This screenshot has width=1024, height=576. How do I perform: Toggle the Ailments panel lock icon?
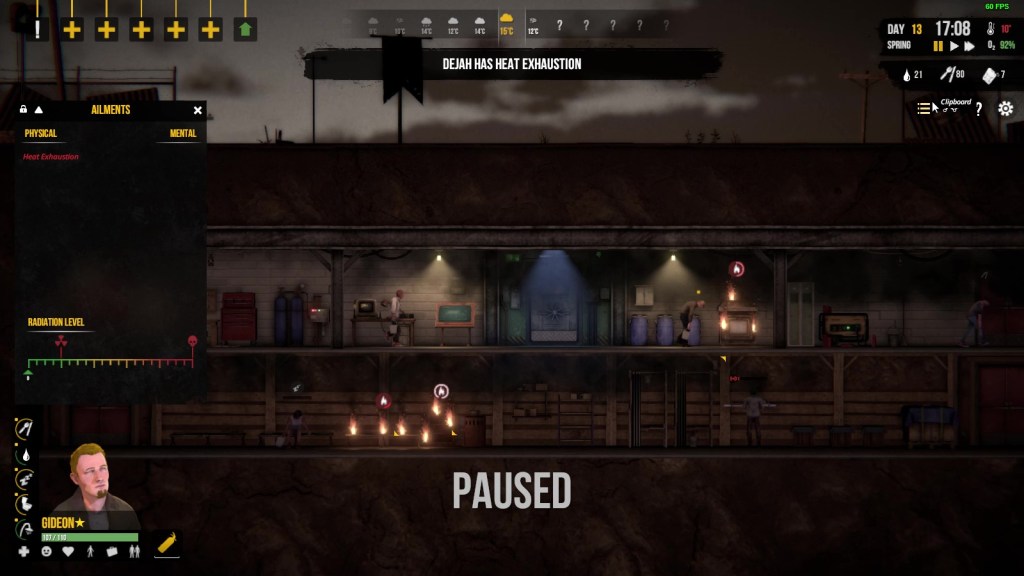pyautogui.click(x=23, y=110)
